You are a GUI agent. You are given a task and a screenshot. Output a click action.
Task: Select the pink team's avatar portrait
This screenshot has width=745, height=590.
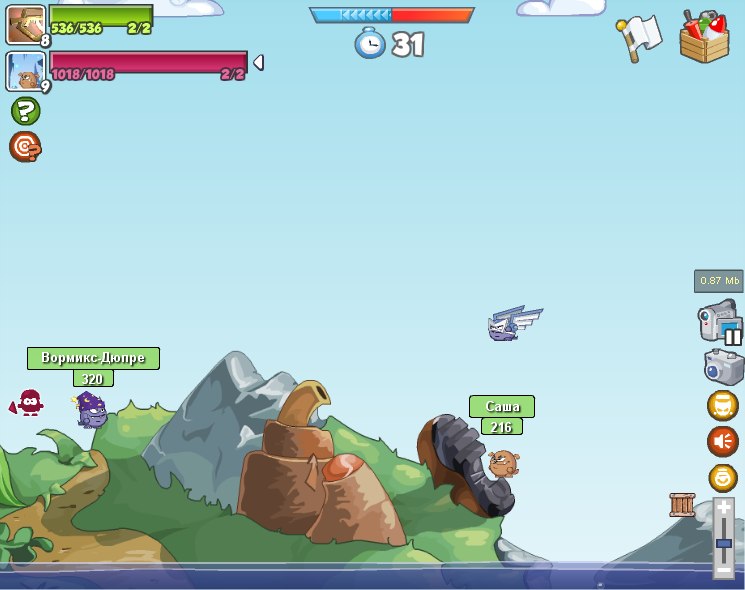[25, 71]
